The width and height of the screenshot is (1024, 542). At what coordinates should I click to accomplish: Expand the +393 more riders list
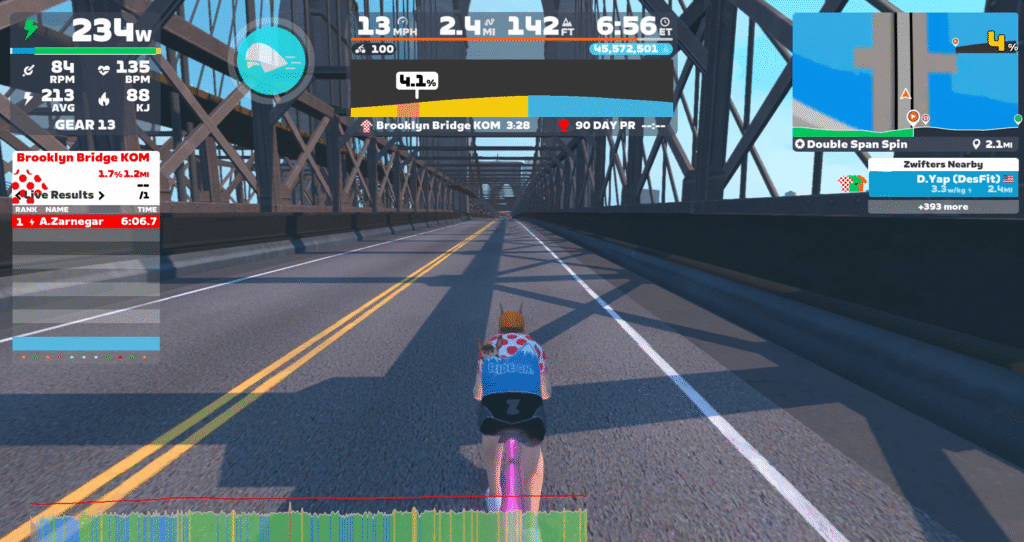pos(942,207)
